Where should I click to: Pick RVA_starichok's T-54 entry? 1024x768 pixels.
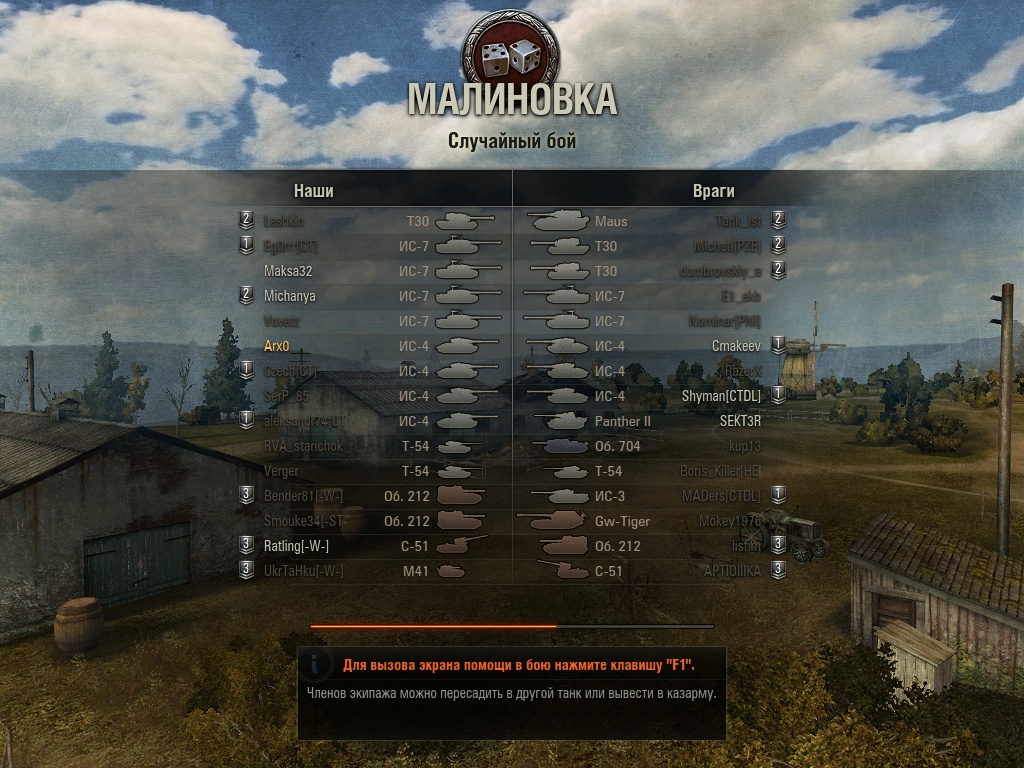tap(304, 446)
